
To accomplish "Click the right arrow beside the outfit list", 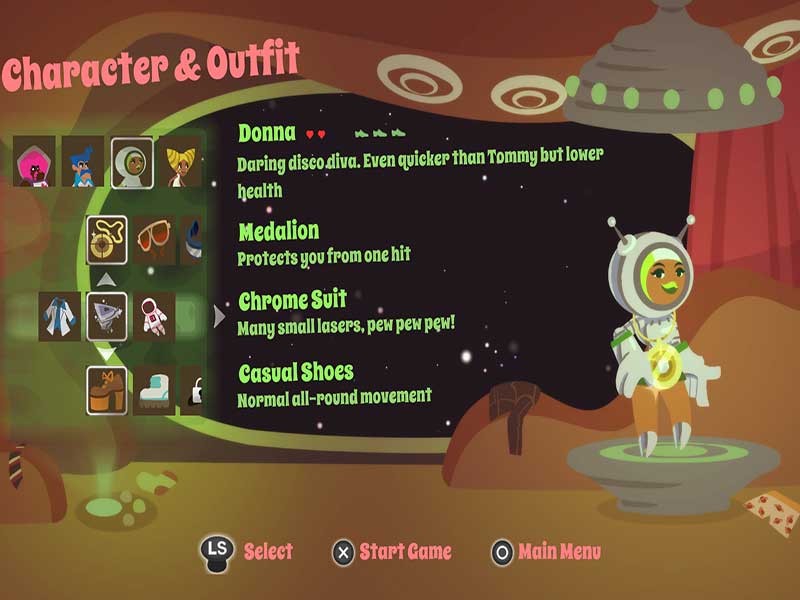I will coord(220,317).
